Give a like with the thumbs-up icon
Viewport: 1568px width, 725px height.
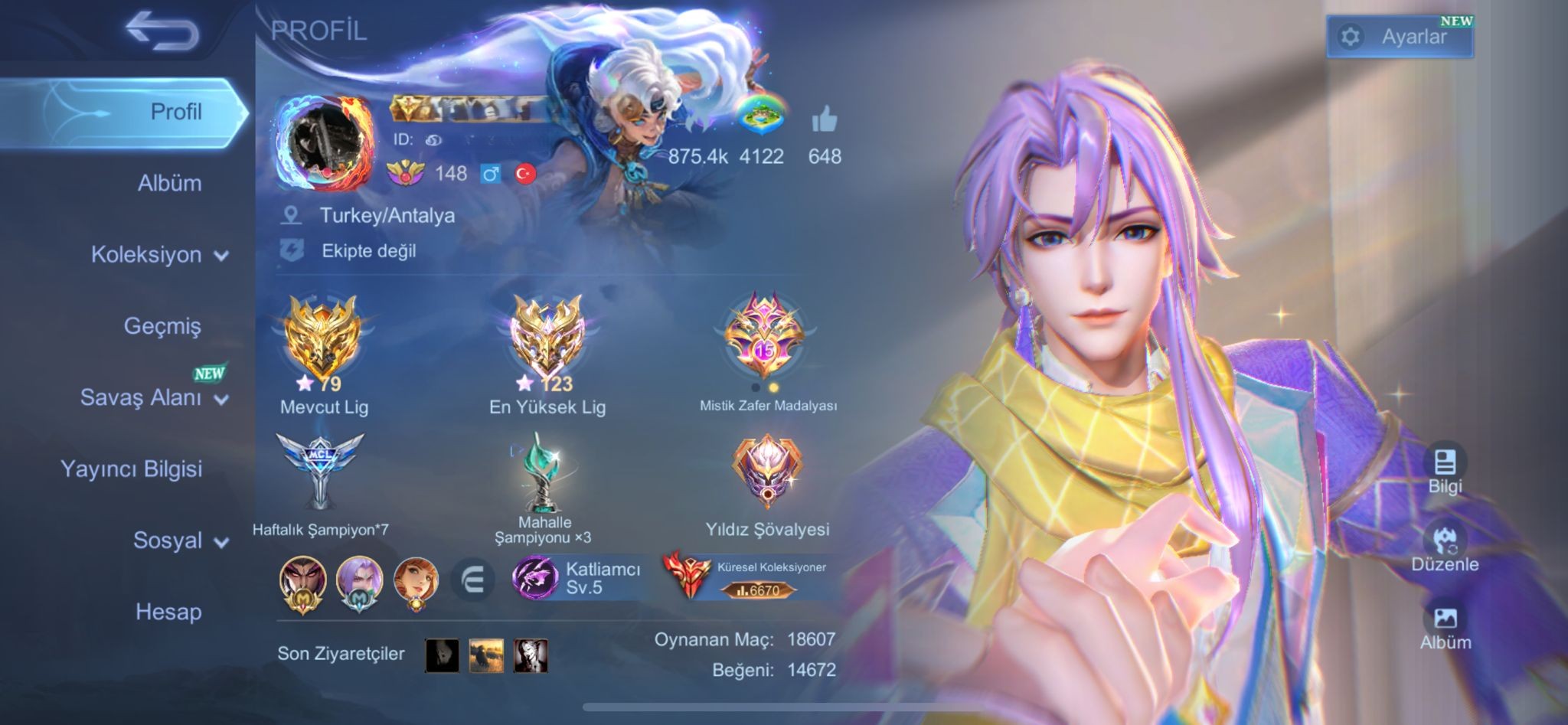[x=824, y=120]
